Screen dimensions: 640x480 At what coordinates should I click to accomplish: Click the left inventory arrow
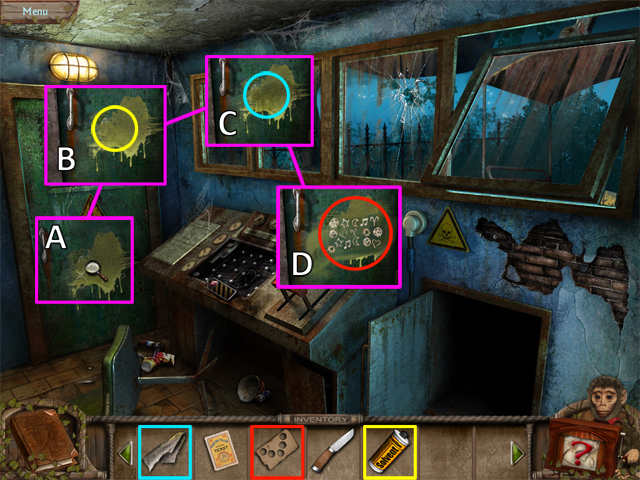point(126,453)
